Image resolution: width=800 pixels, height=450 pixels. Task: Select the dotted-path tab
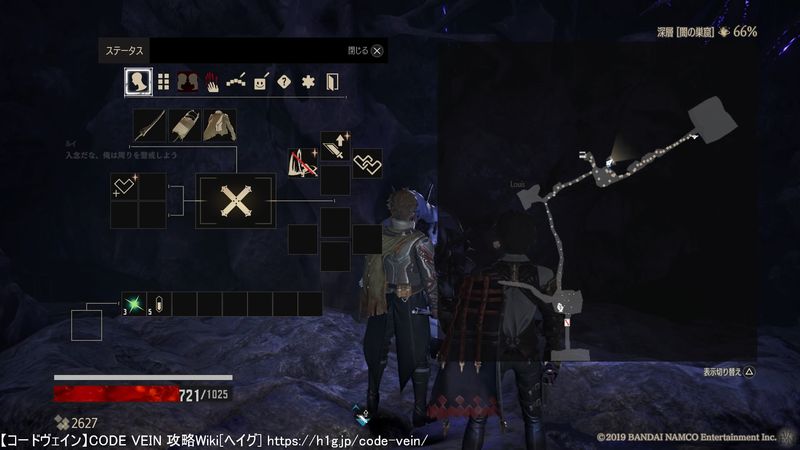[x=236, y=81]
